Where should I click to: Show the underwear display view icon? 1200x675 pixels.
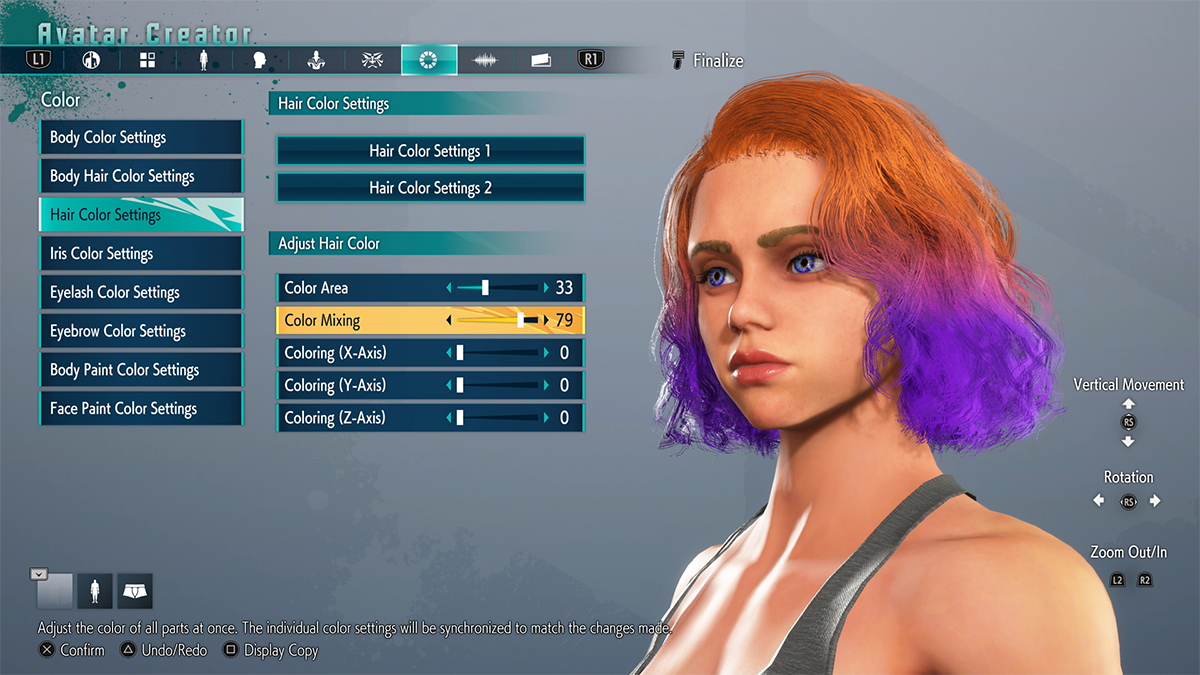tap(134, 591)
